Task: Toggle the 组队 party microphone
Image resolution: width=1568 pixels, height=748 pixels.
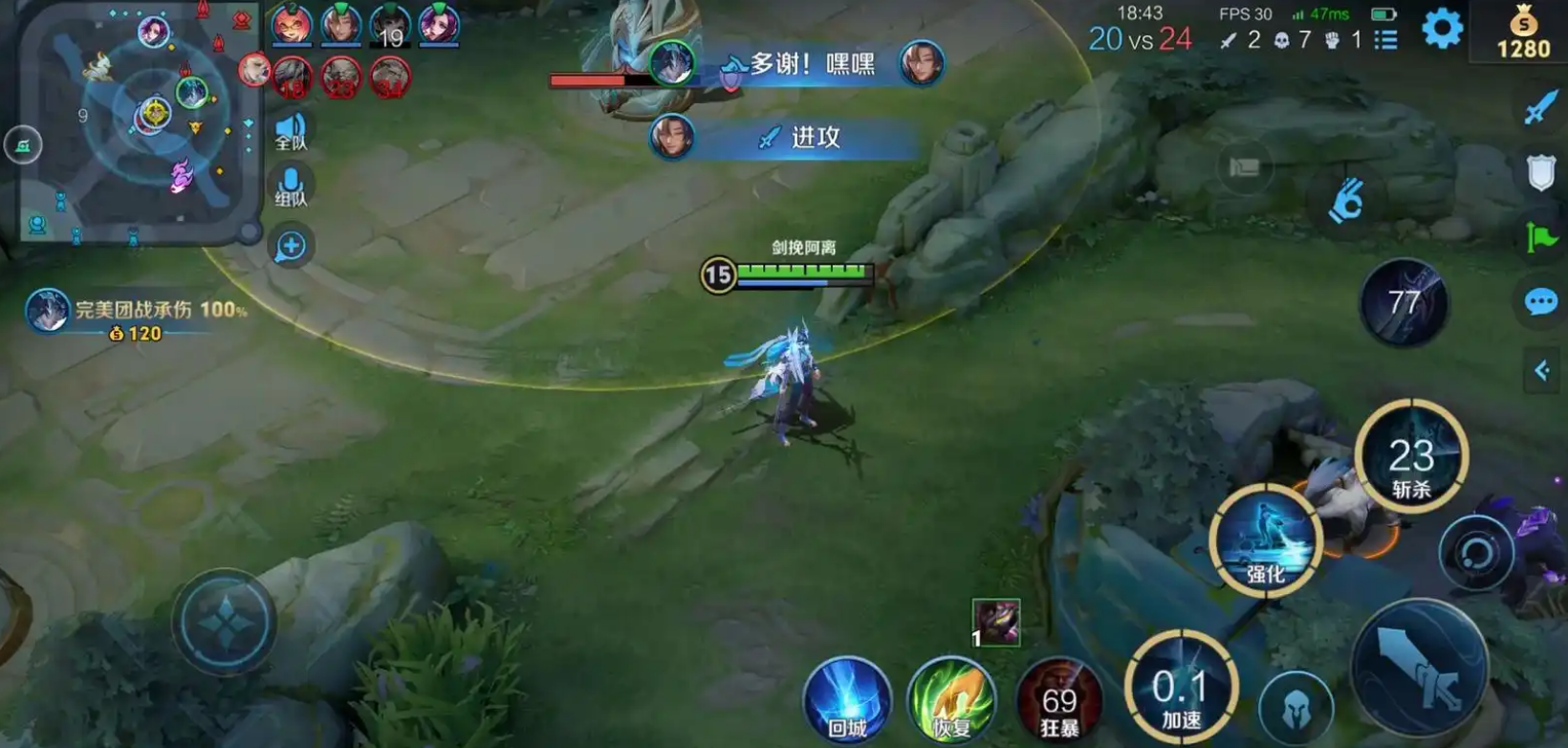Action: pyautogui.click(x=290, y=183)
